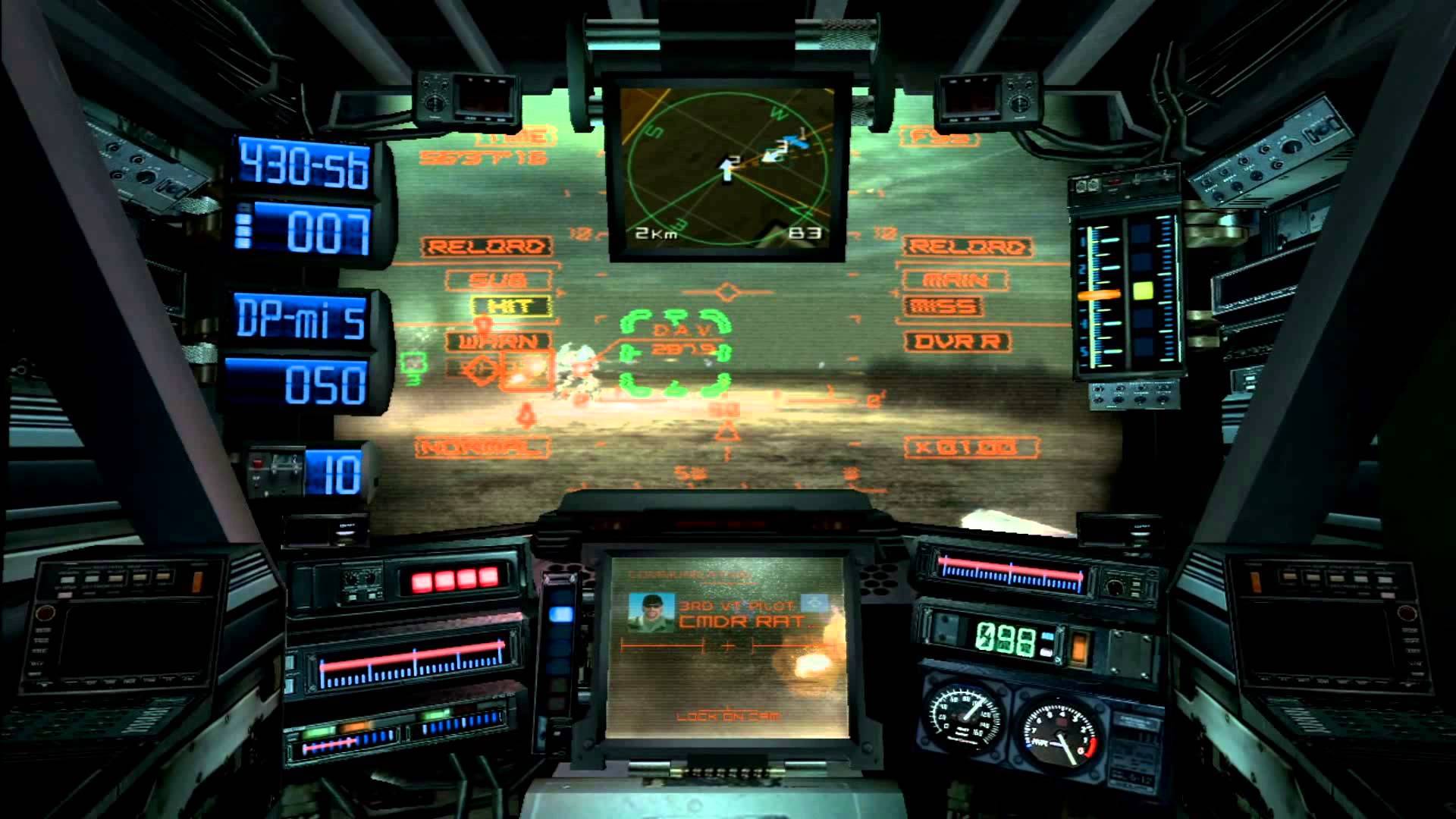This screenshot has height=819, width=1456.
Task: Click the LOCK ON CAM label
Action: (726, 716)
